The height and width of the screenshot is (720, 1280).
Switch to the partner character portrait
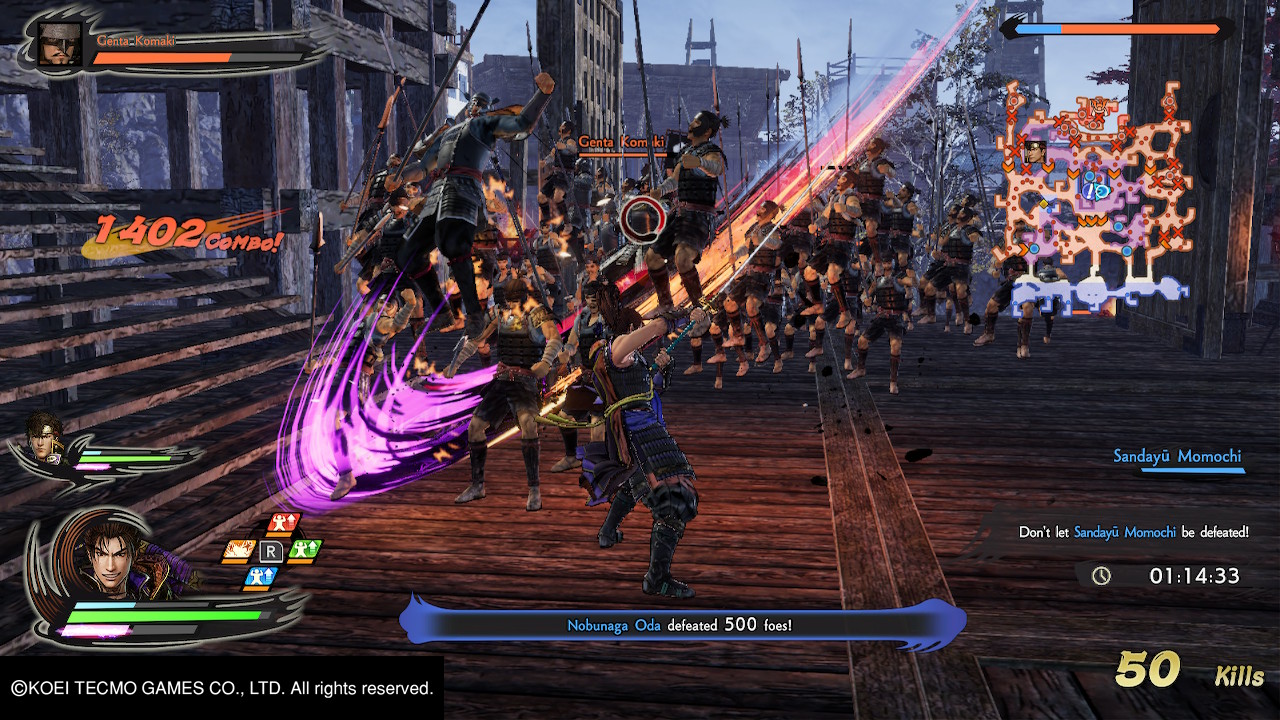[45, 437]
